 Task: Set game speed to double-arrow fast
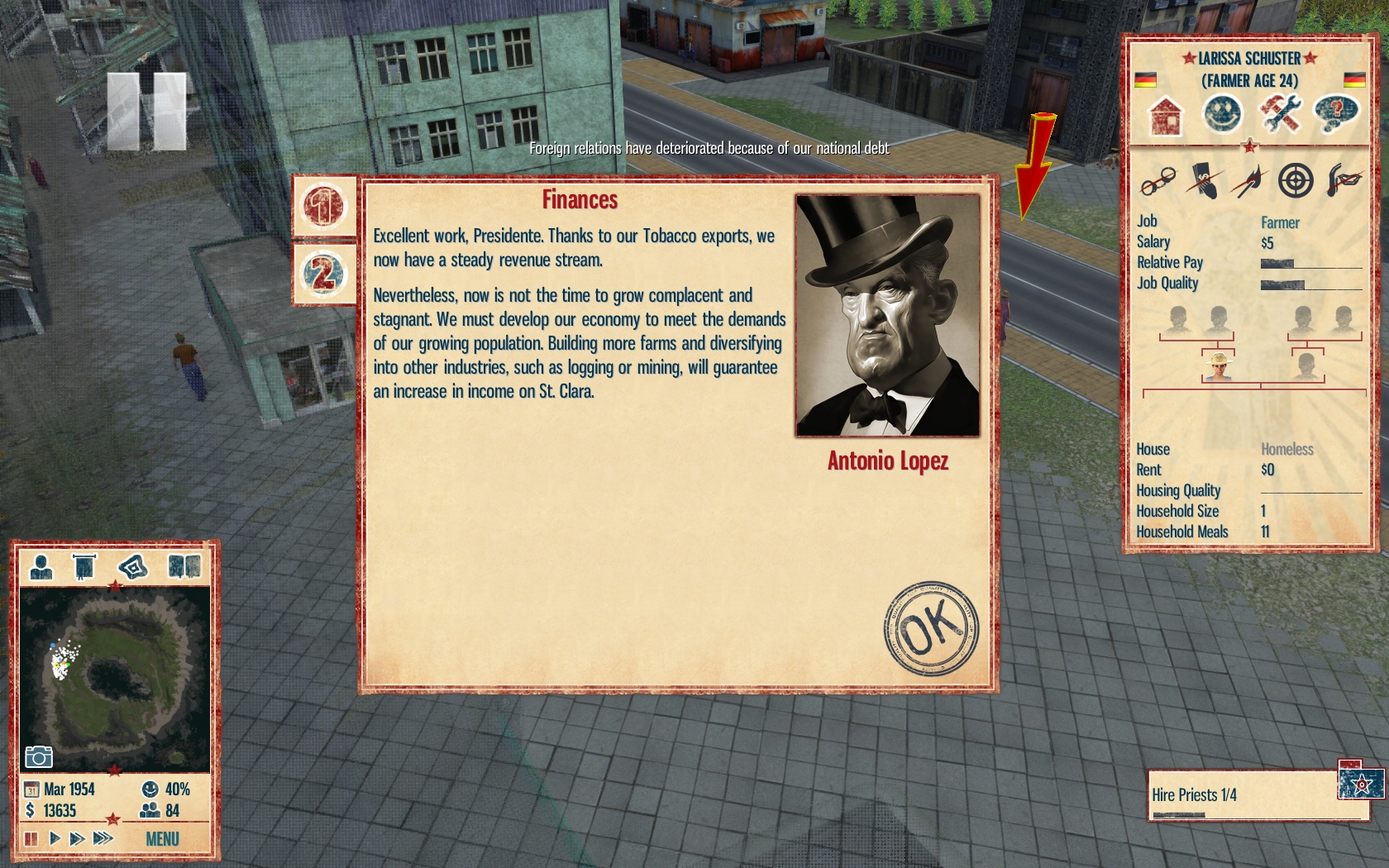click(77, 839)
